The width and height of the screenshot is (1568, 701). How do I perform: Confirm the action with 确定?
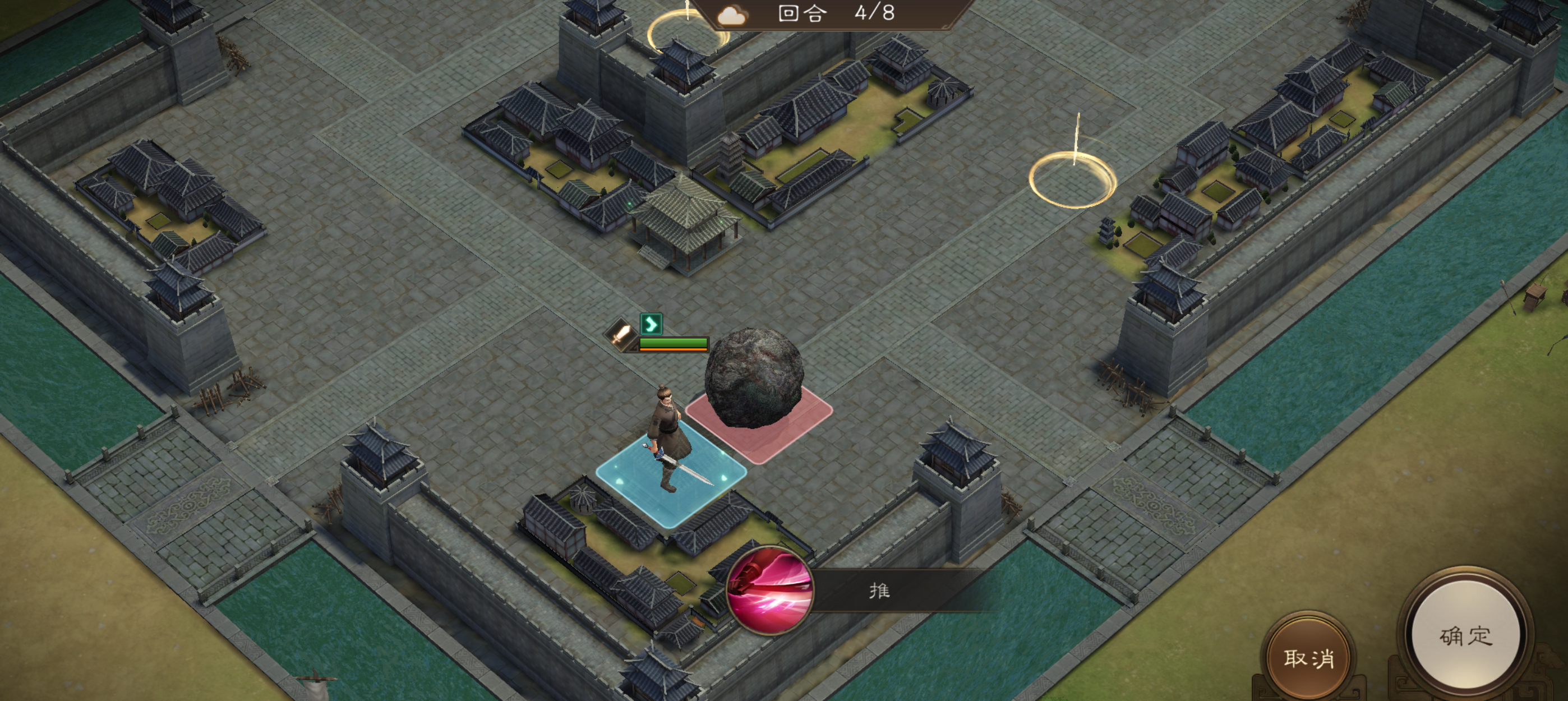coord(1466,636)
